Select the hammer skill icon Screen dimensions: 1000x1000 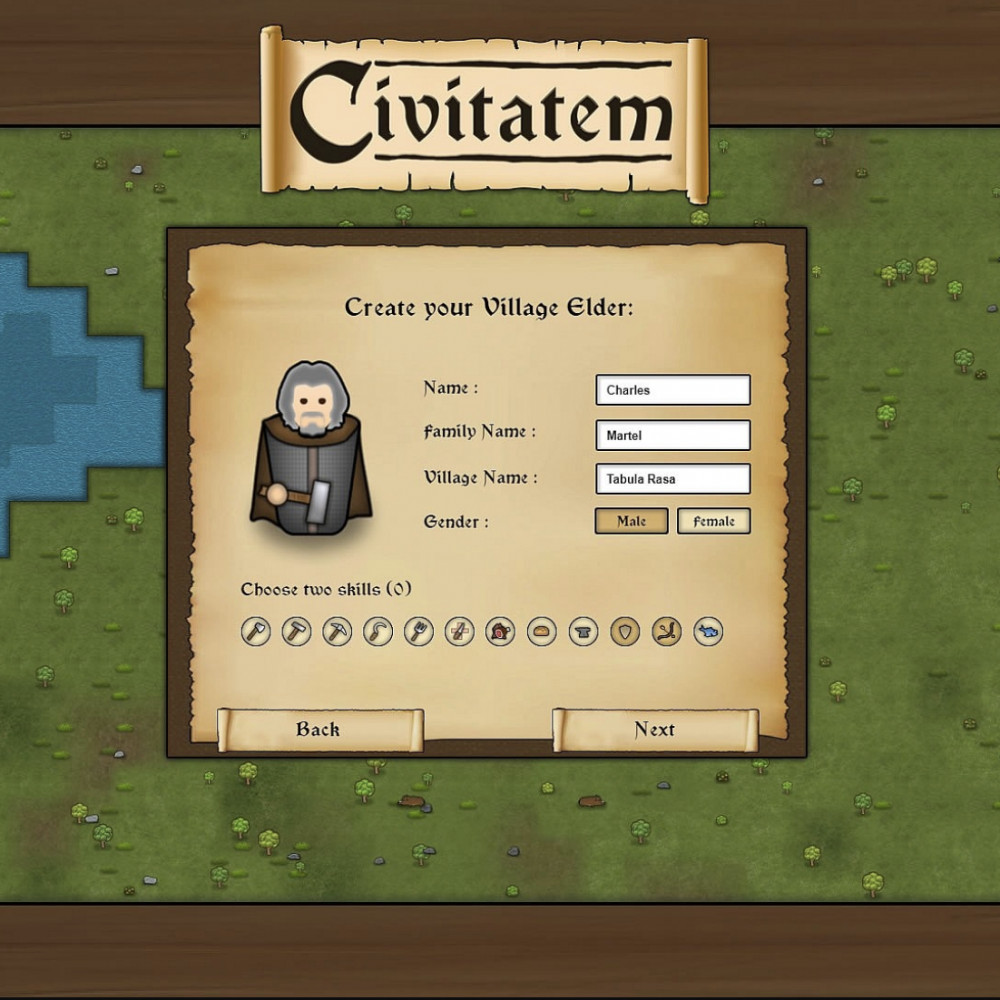pos(297,631)
